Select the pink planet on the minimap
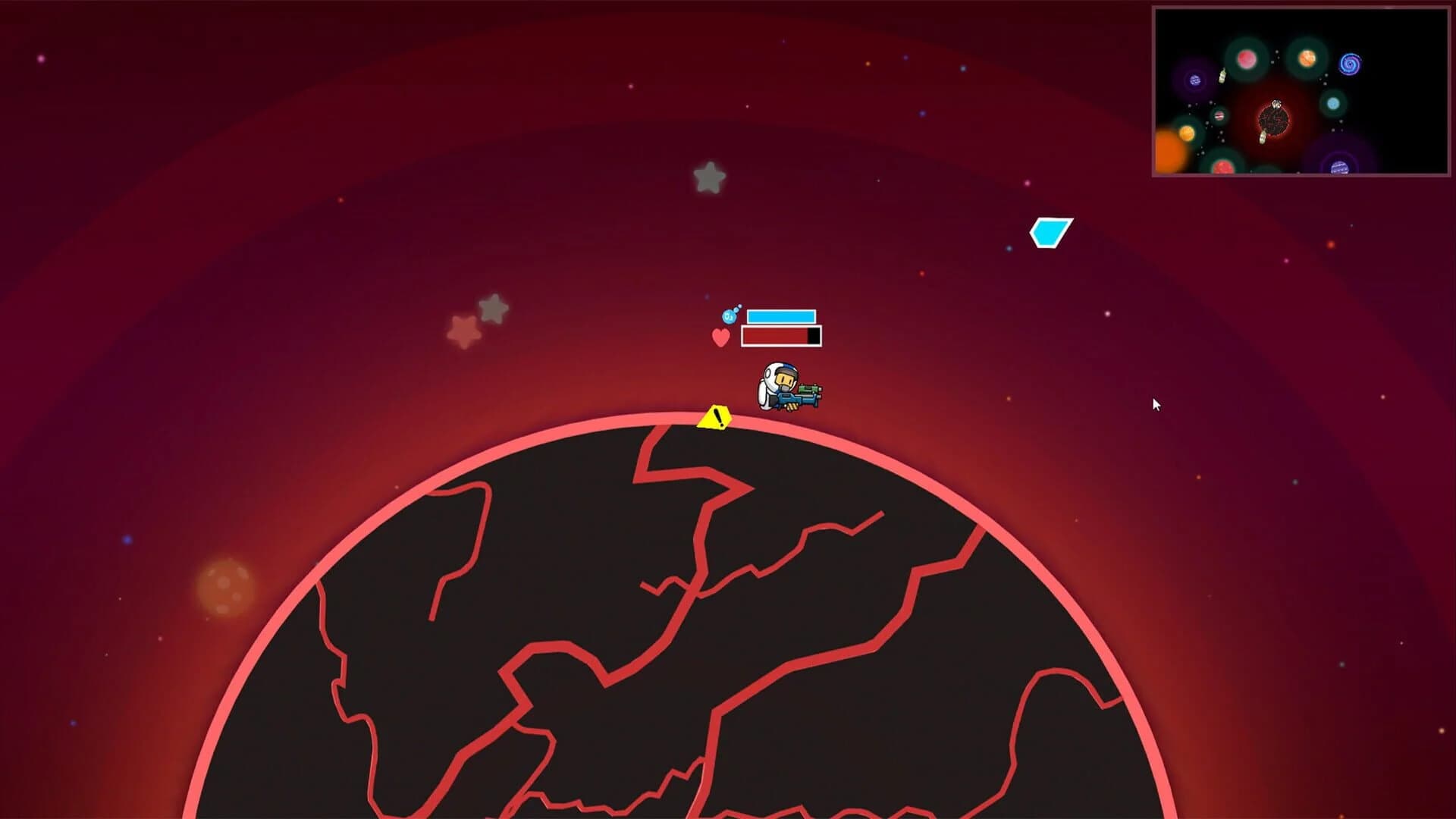1456x819 pixels. point(1247,60)
